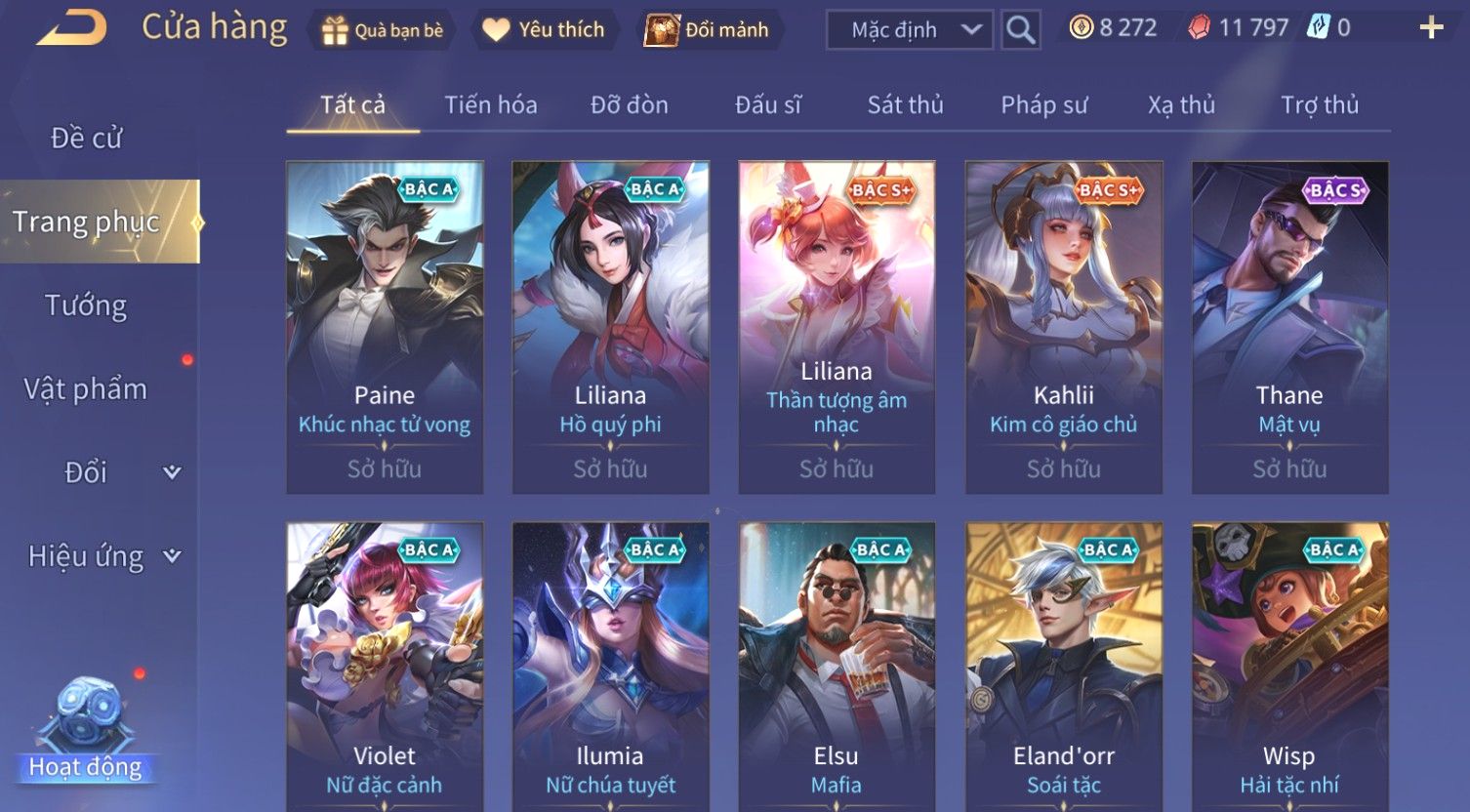Screen dimensions: 1470x812
Task: Switch to the Tiến hóa tab
Action: [x=491, y=105]
